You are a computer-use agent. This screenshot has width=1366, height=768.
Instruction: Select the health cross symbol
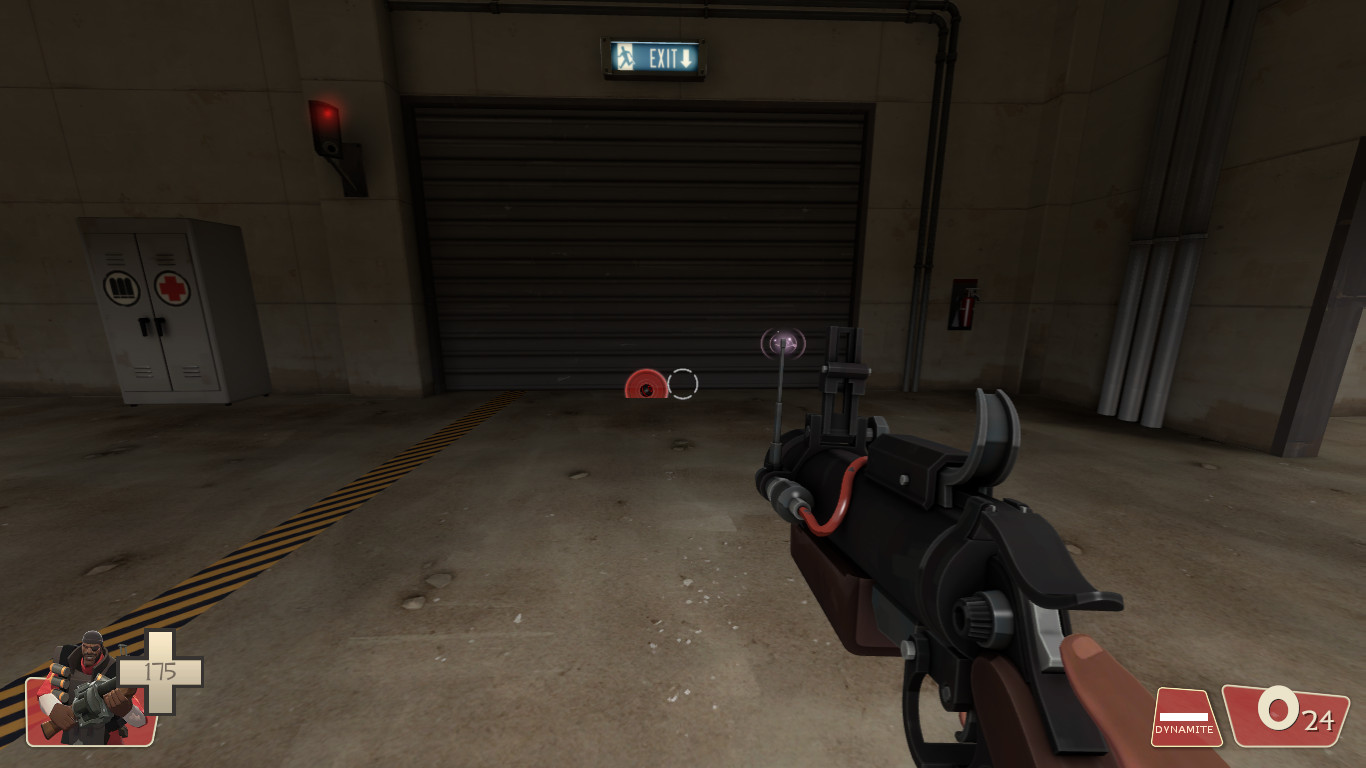160,672
